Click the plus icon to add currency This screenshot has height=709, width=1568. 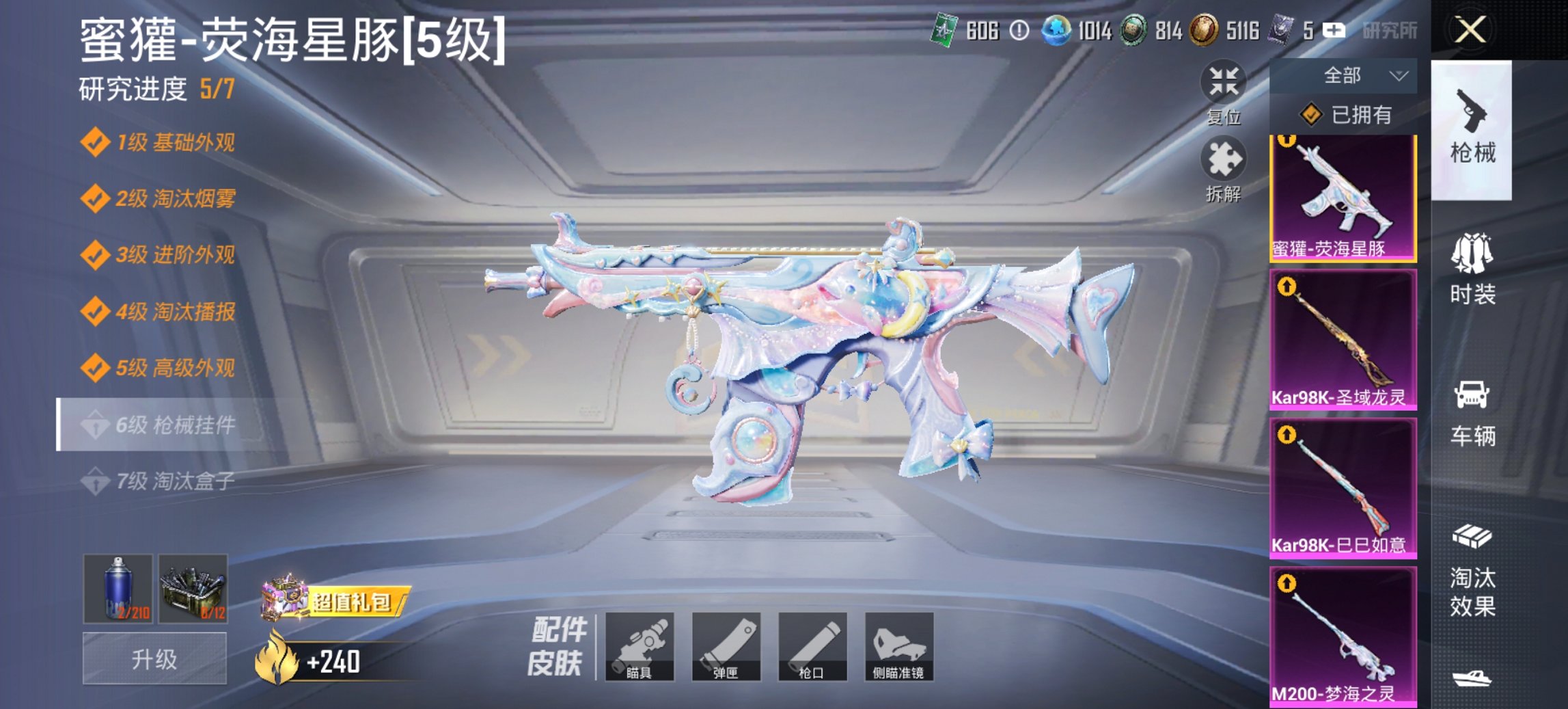pos(1335,29)
